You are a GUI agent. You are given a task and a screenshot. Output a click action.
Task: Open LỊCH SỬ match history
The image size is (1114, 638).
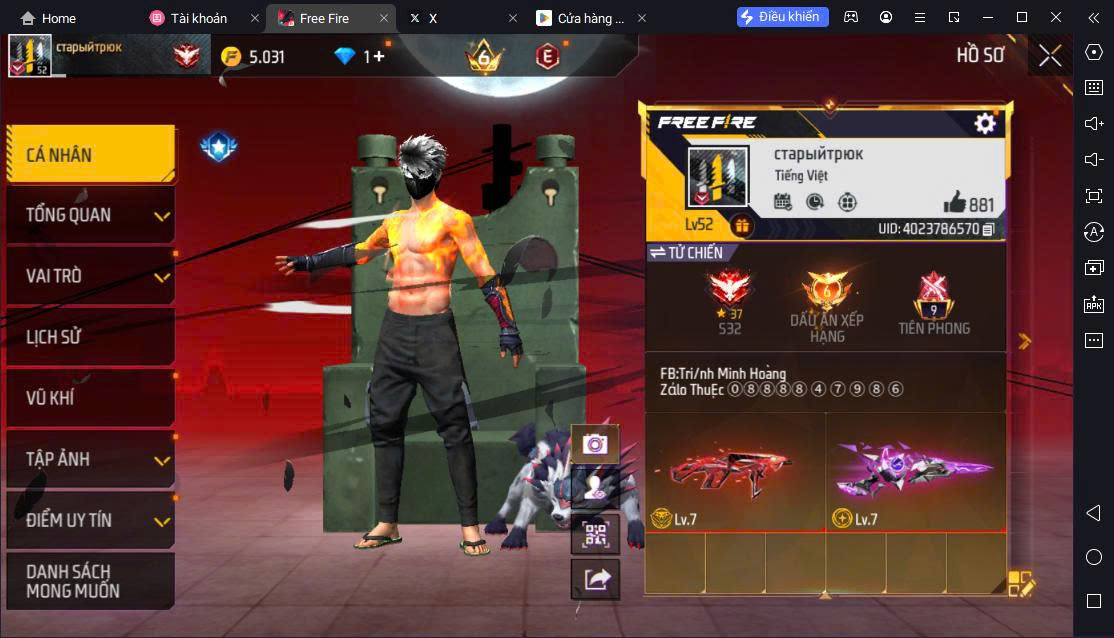[x=90, y=337]
